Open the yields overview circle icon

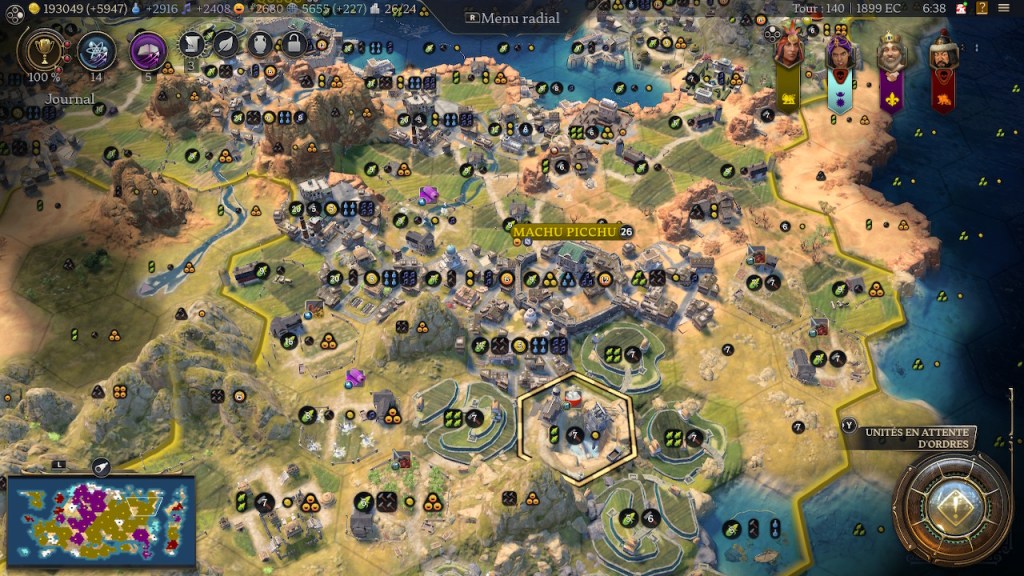pos(14,9)
